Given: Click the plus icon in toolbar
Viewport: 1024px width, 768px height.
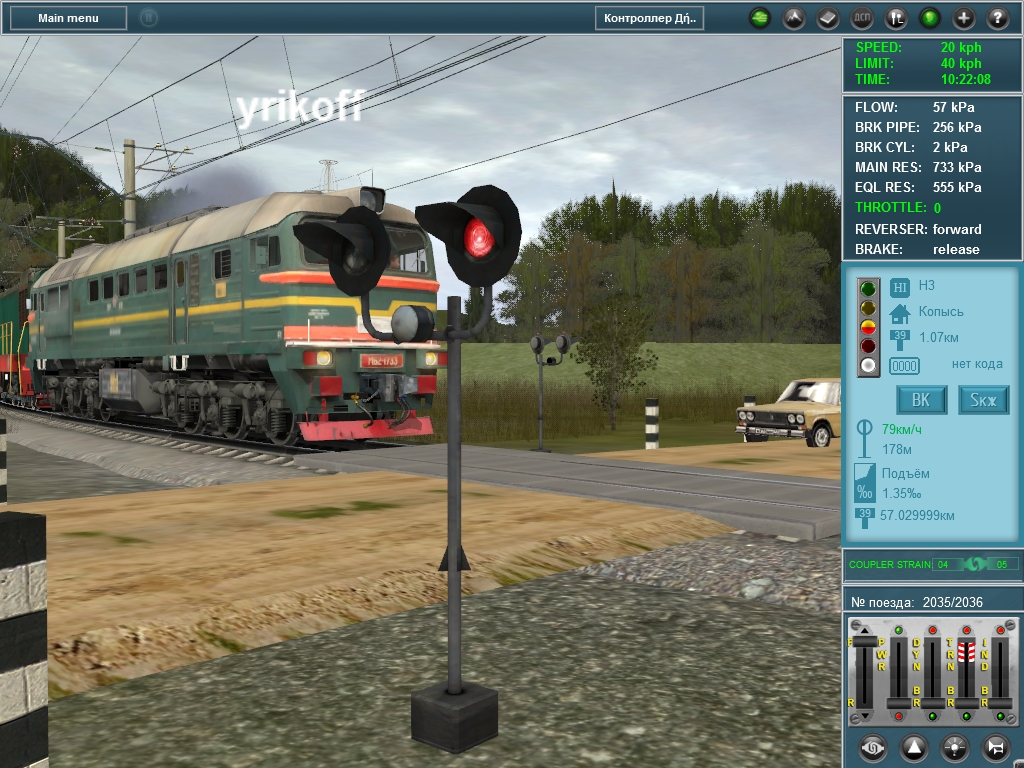Looking at the screenshot, I should coord(964,18).
